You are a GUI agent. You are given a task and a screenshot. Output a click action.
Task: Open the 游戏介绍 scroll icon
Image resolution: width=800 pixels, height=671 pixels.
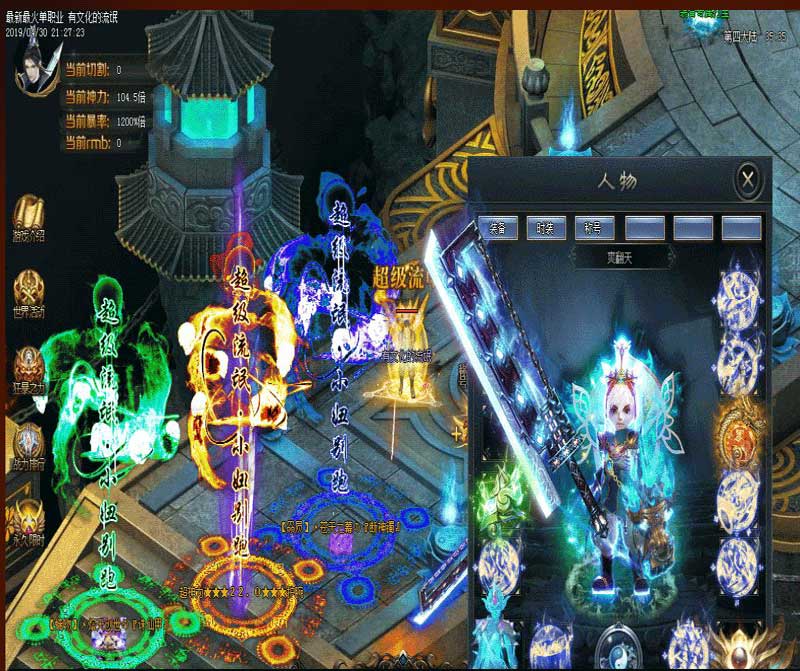point(28,217)
